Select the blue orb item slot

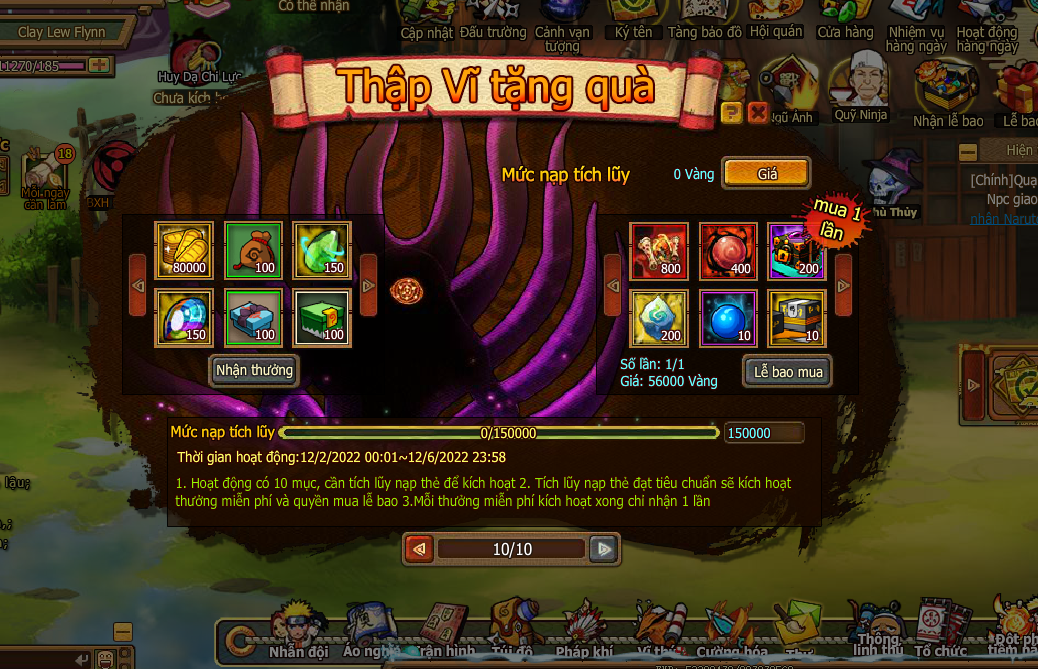point(728,317)
